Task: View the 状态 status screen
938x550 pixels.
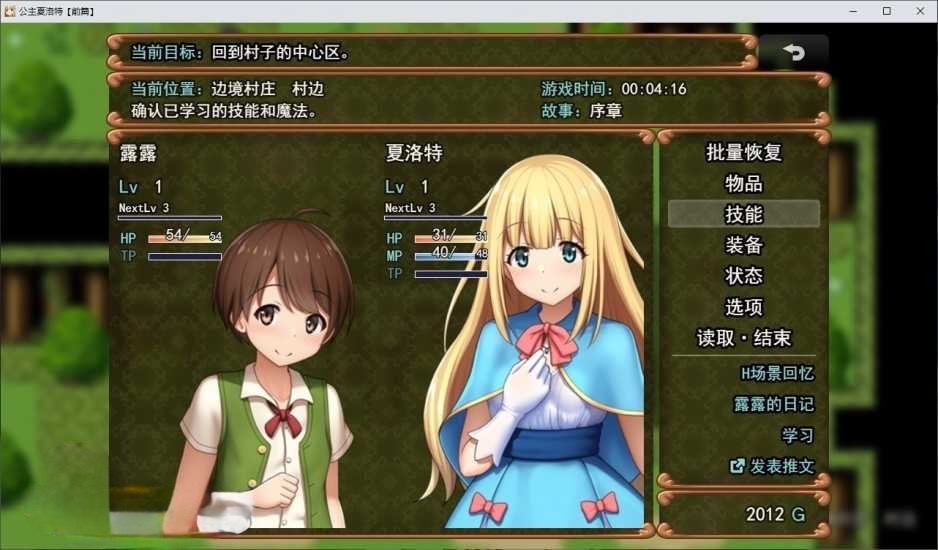Action: [x=743, y=276]
